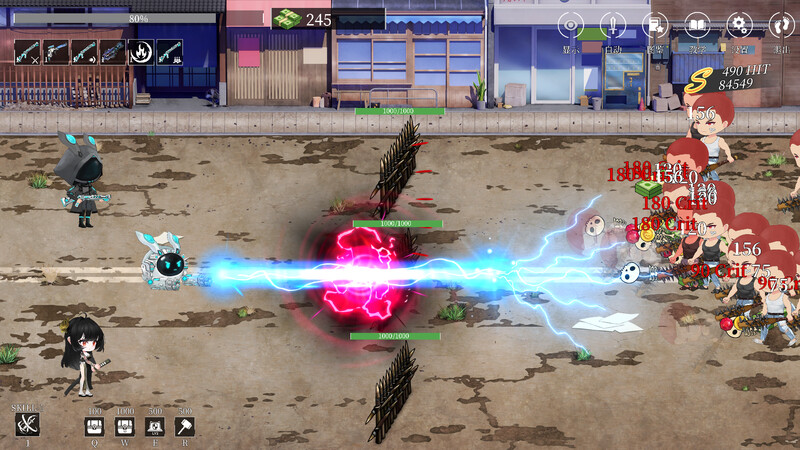Select the dark crossbow weapon slot
The height and width of the screenshot is (450, 800).
(x=113, y=52)
